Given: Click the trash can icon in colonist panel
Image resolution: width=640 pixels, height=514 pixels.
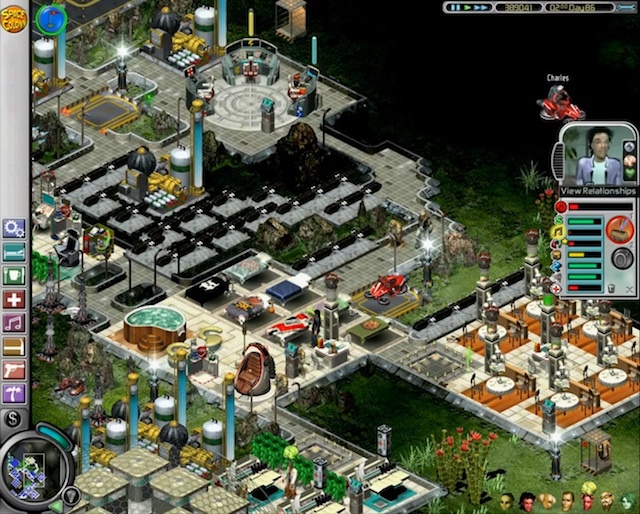Looking at the screenshot, I should 611,288.
